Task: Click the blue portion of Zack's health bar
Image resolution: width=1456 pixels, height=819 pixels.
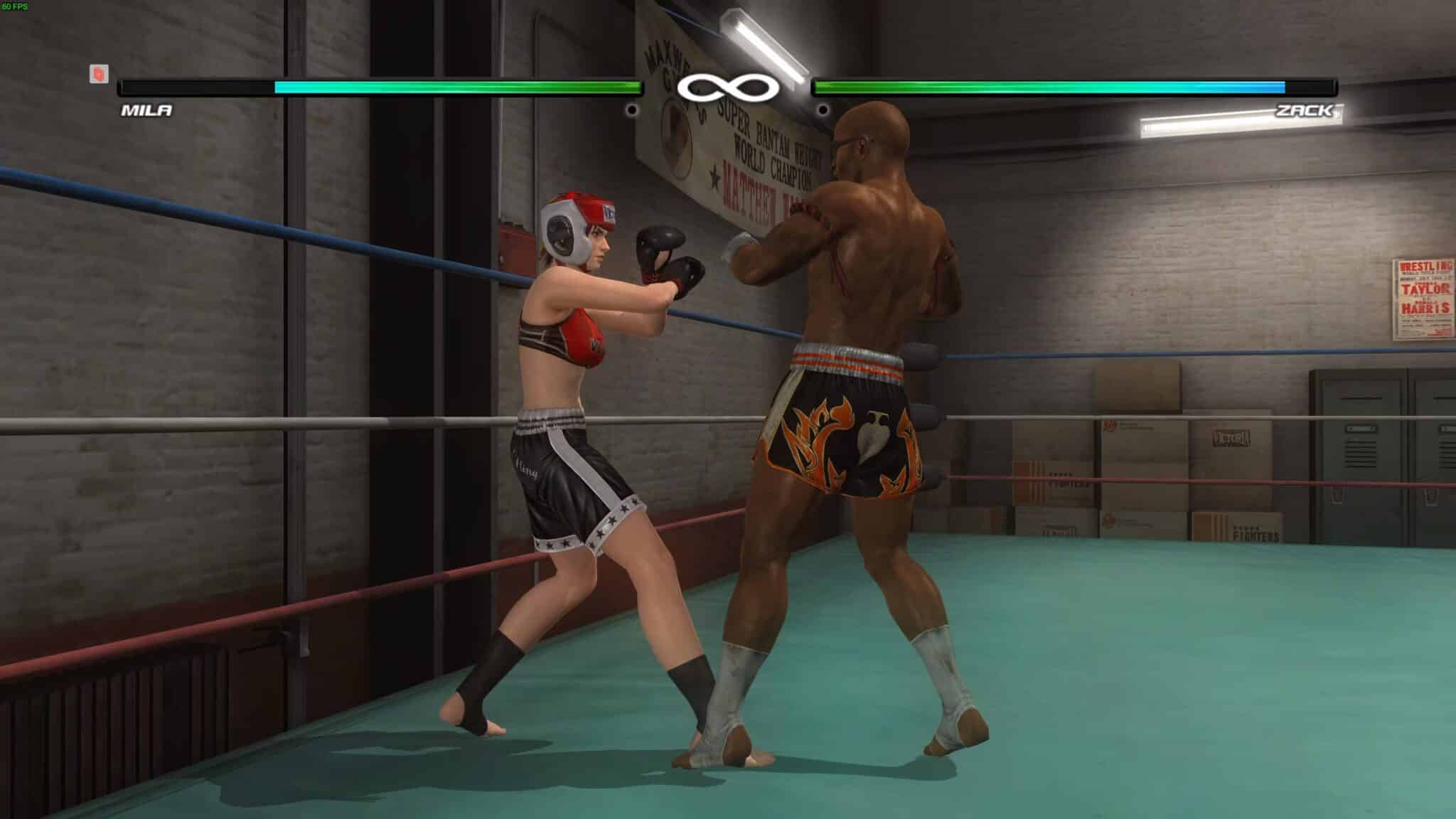Action: (1273, 87)
